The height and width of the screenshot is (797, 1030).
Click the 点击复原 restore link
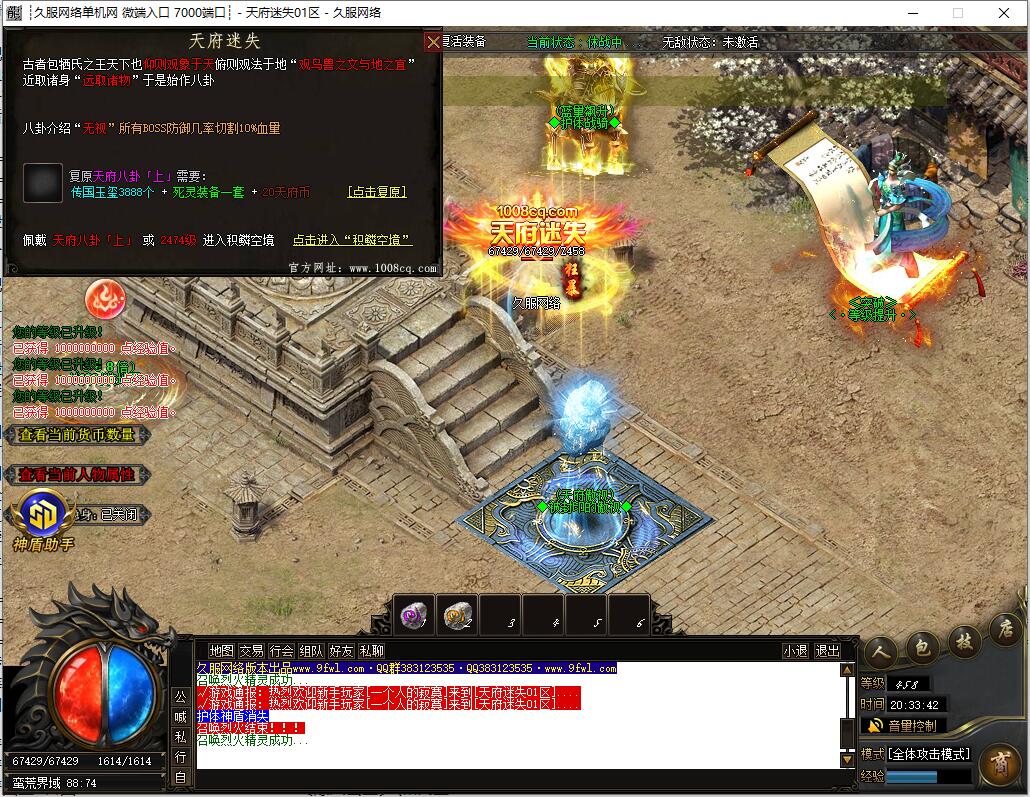377,192
